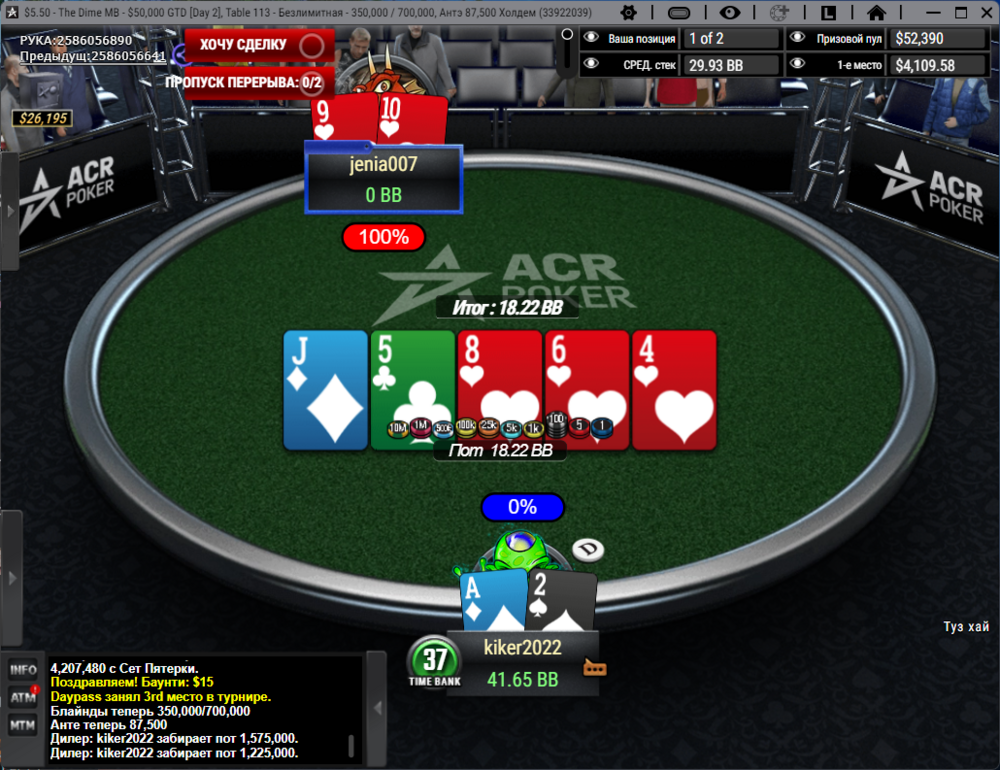Open the gear settings icon in title bar

[x=629, y=13]
